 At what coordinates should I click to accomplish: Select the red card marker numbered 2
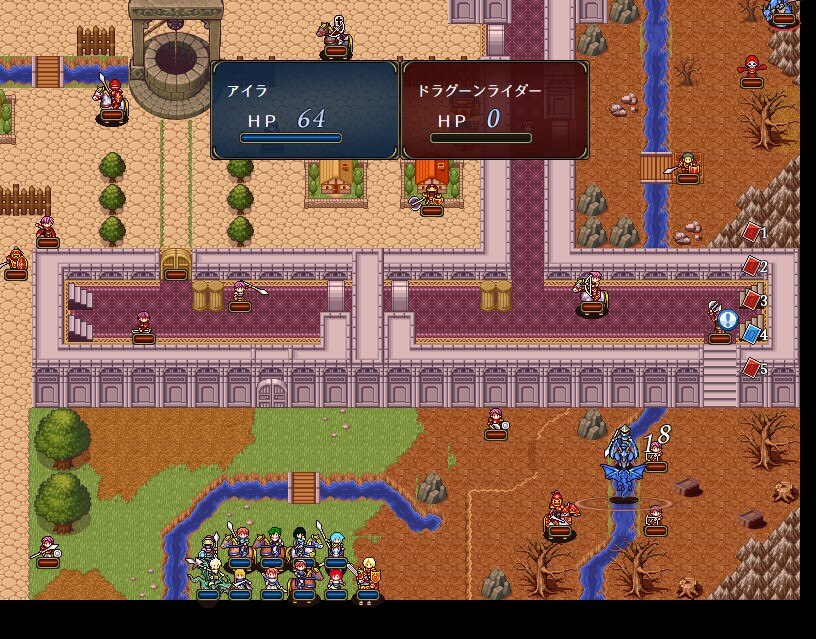[751, 266]
